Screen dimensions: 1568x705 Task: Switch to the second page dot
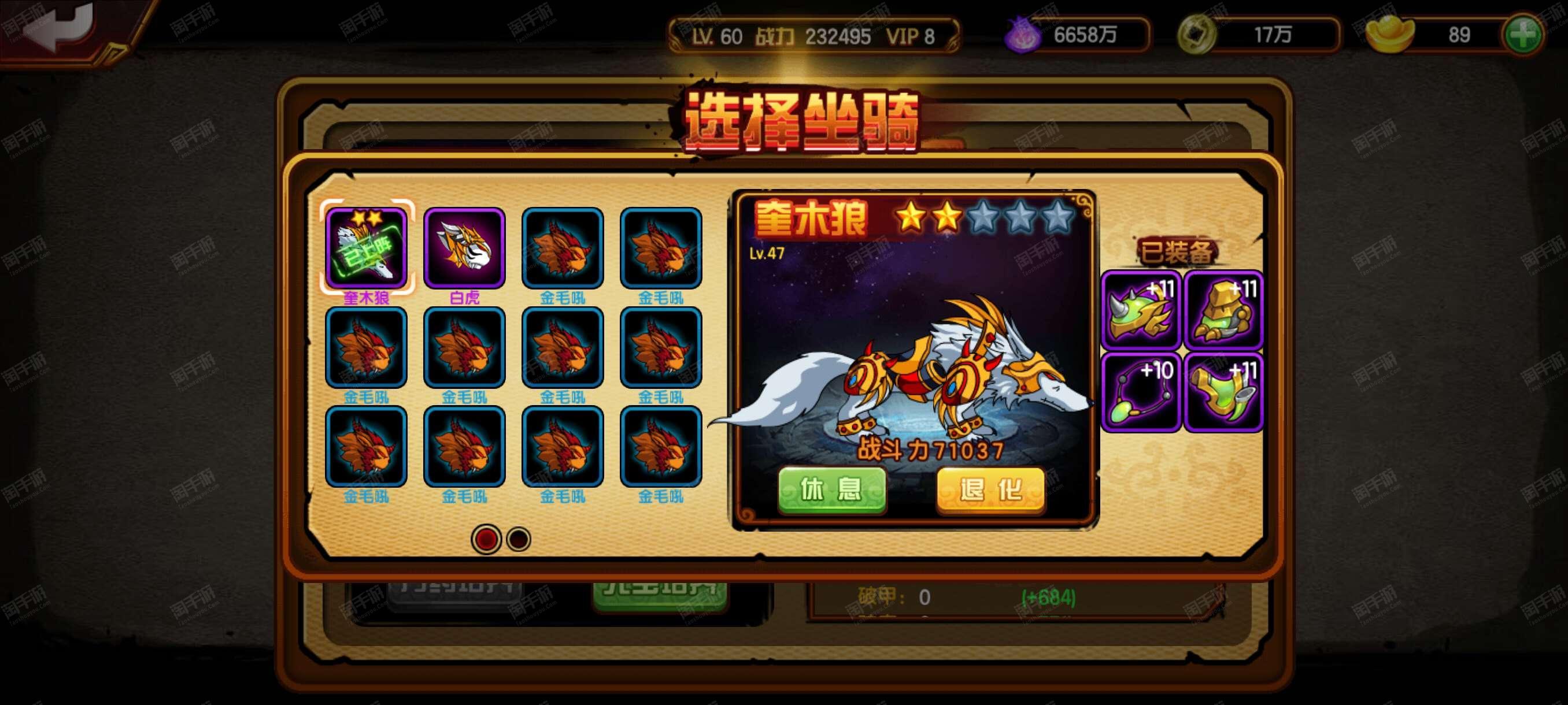point(519,540)
